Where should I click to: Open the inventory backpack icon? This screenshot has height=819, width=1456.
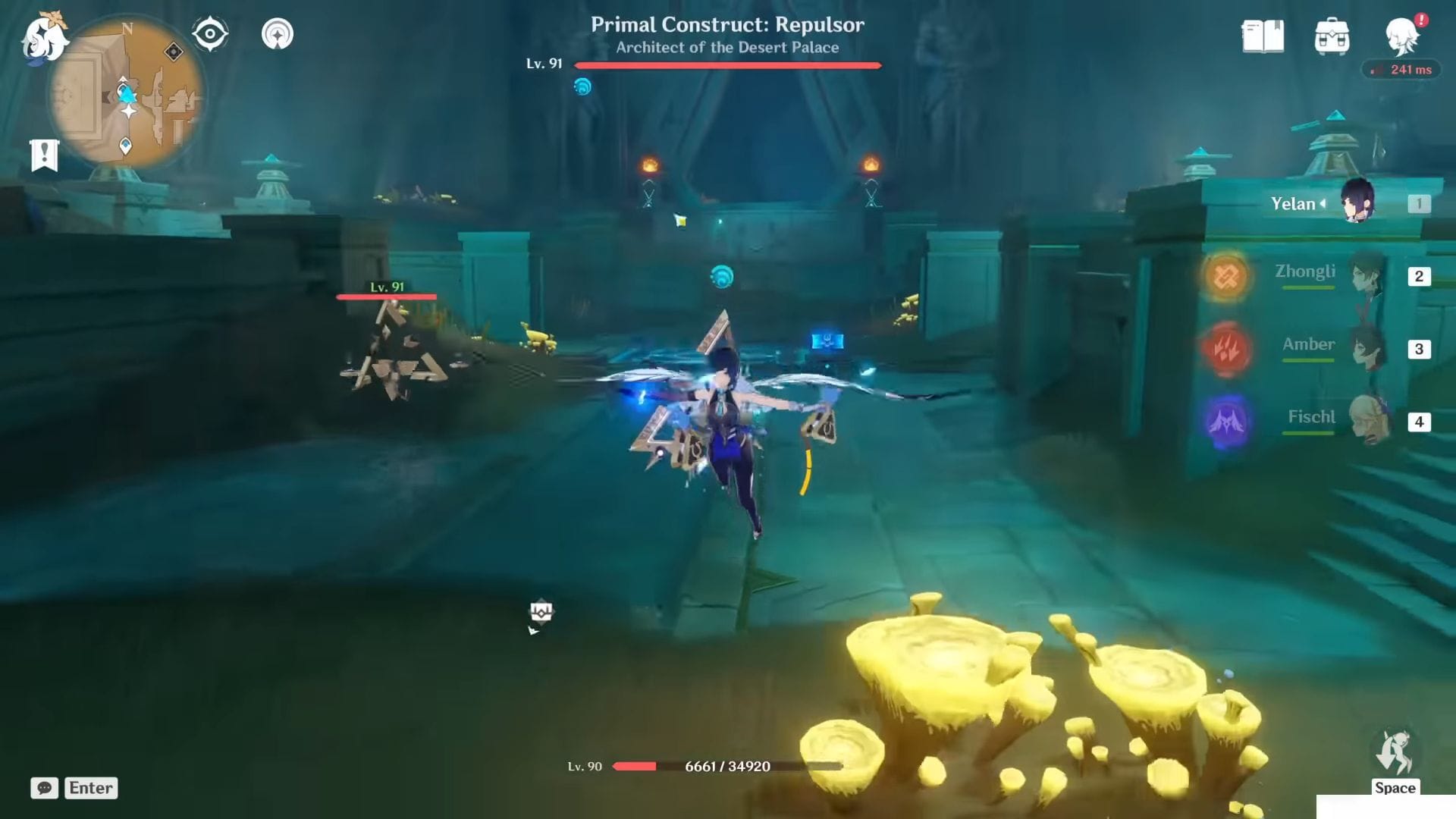[1332, 36]
